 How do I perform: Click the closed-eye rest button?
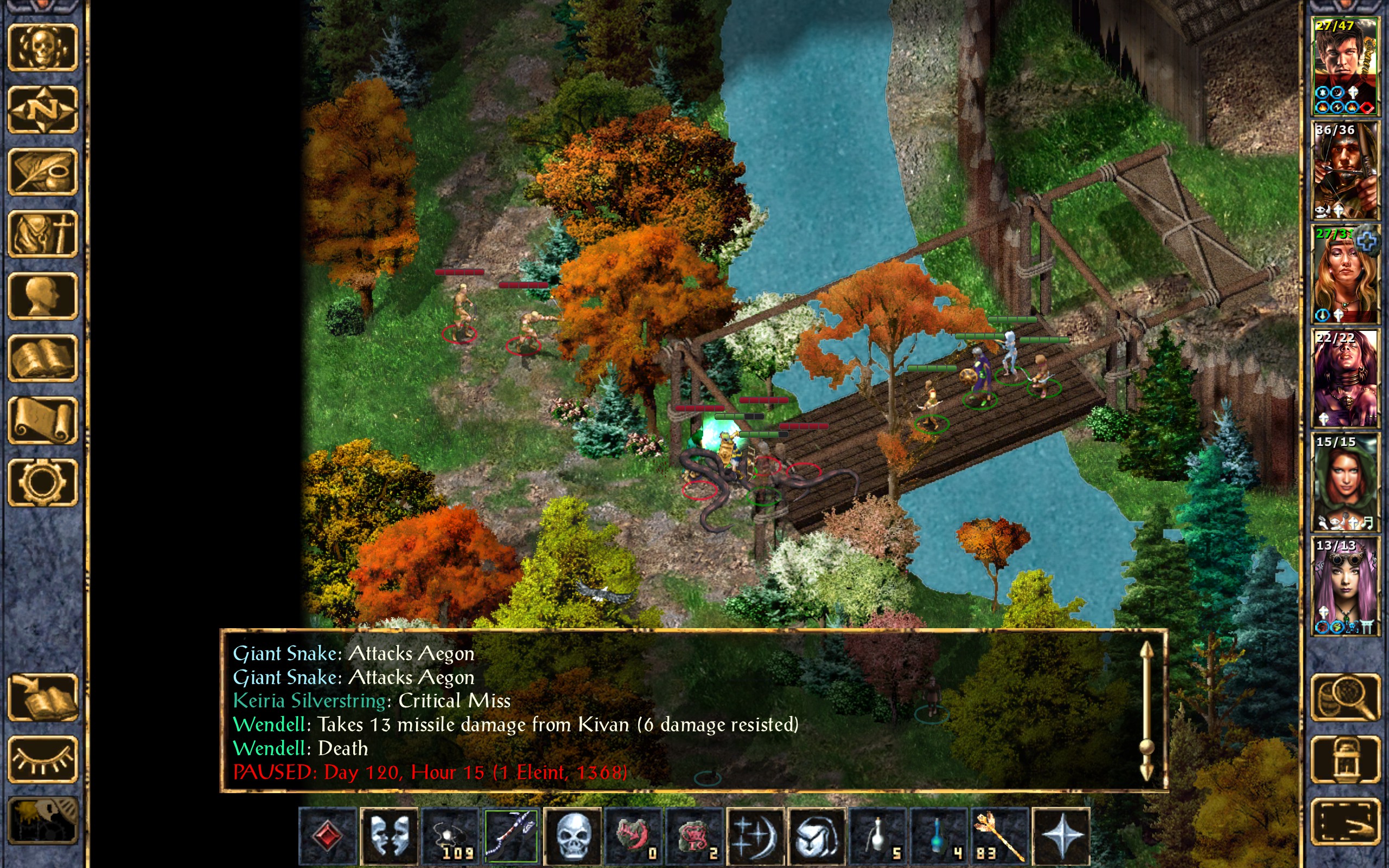click(x=42, y=759)
